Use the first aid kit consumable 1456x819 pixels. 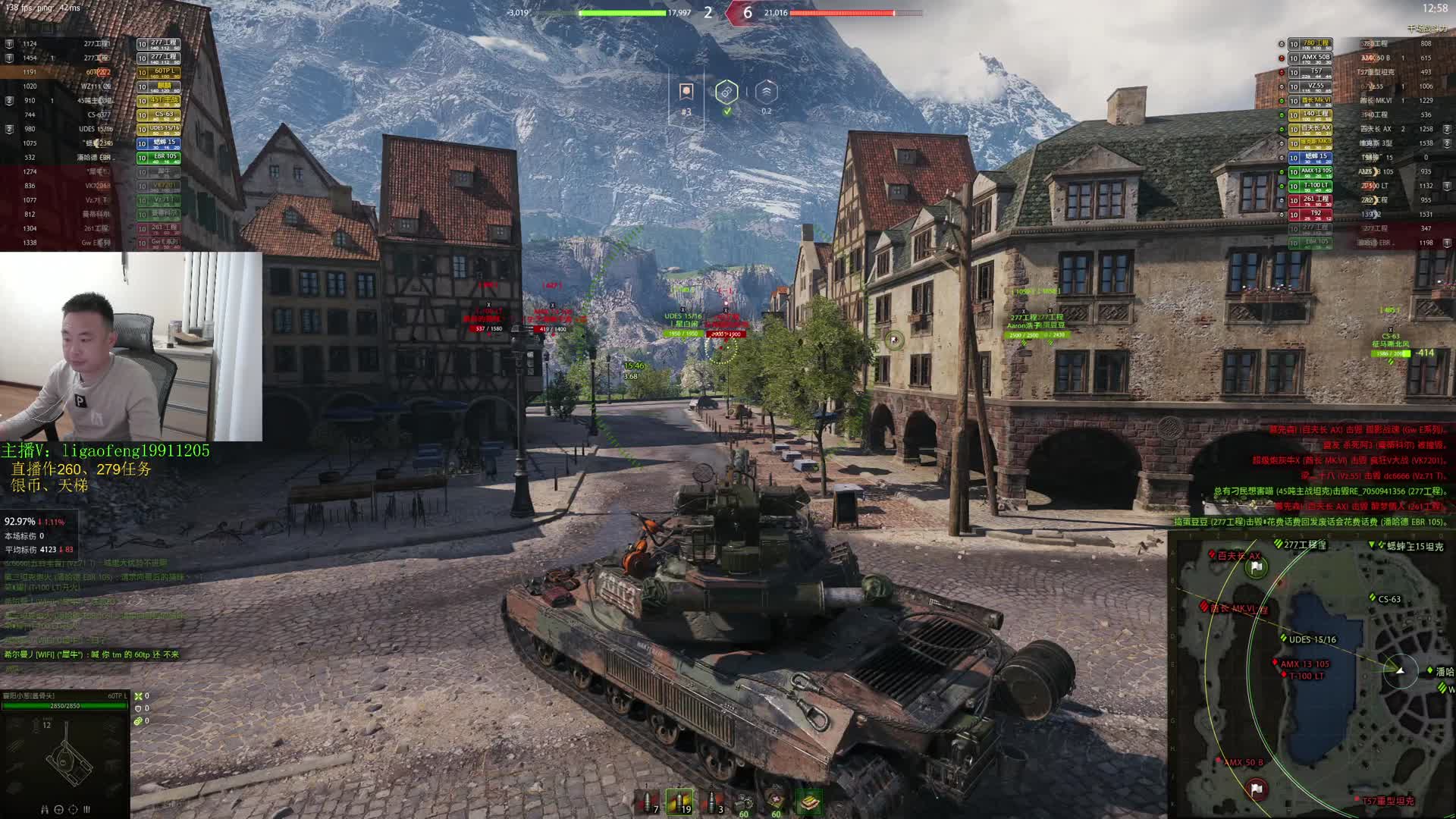click(x=777, y=802)
